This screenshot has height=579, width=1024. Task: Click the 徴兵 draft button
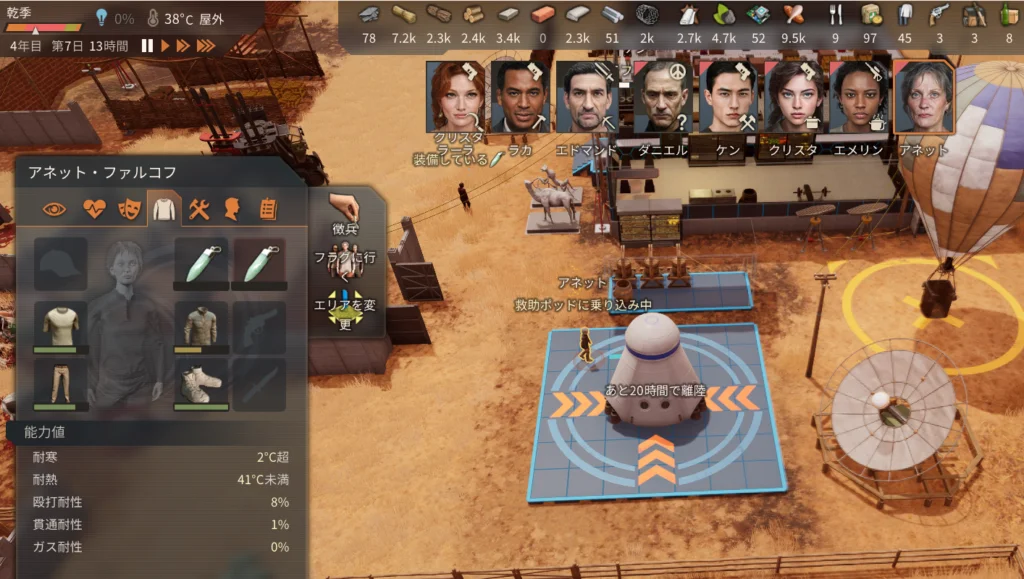[x=345, y=214]
